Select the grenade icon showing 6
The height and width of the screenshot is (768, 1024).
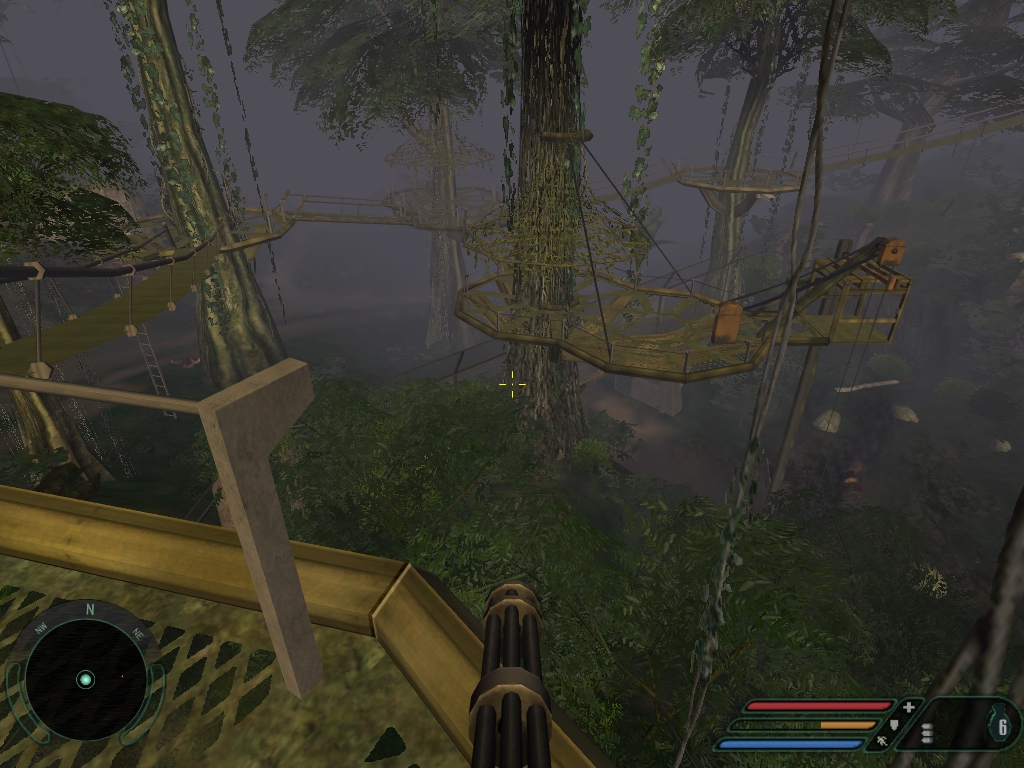(1001, 727)
